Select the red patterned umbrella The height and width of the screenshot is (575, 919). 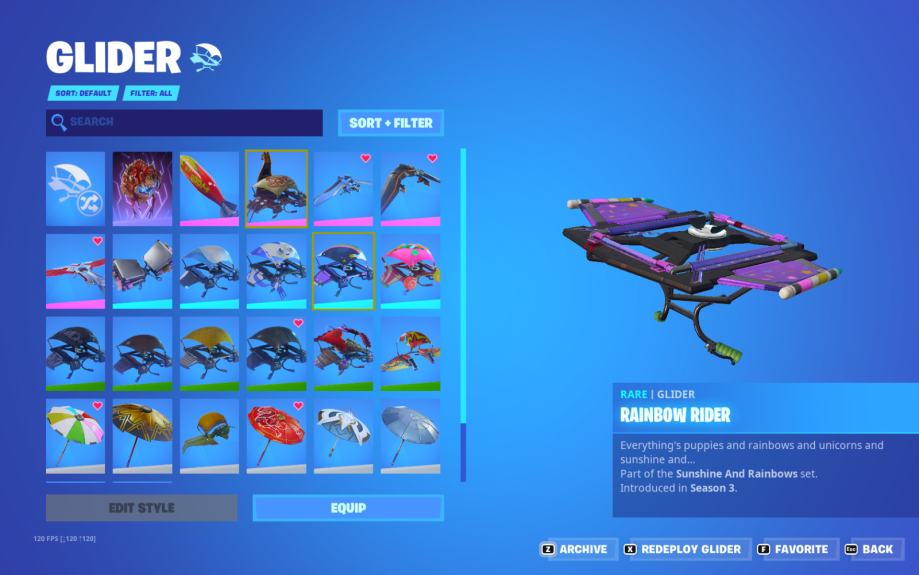276,435
